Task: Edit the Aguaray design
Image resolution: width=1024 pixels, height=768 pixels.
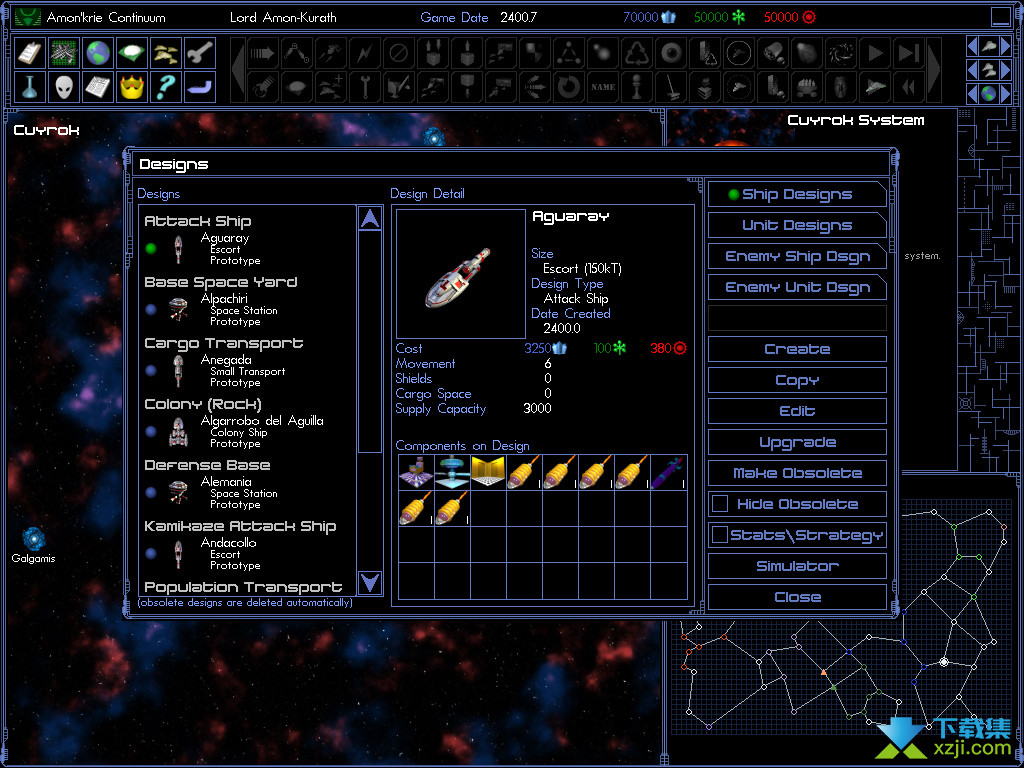Action: point(797,412)
